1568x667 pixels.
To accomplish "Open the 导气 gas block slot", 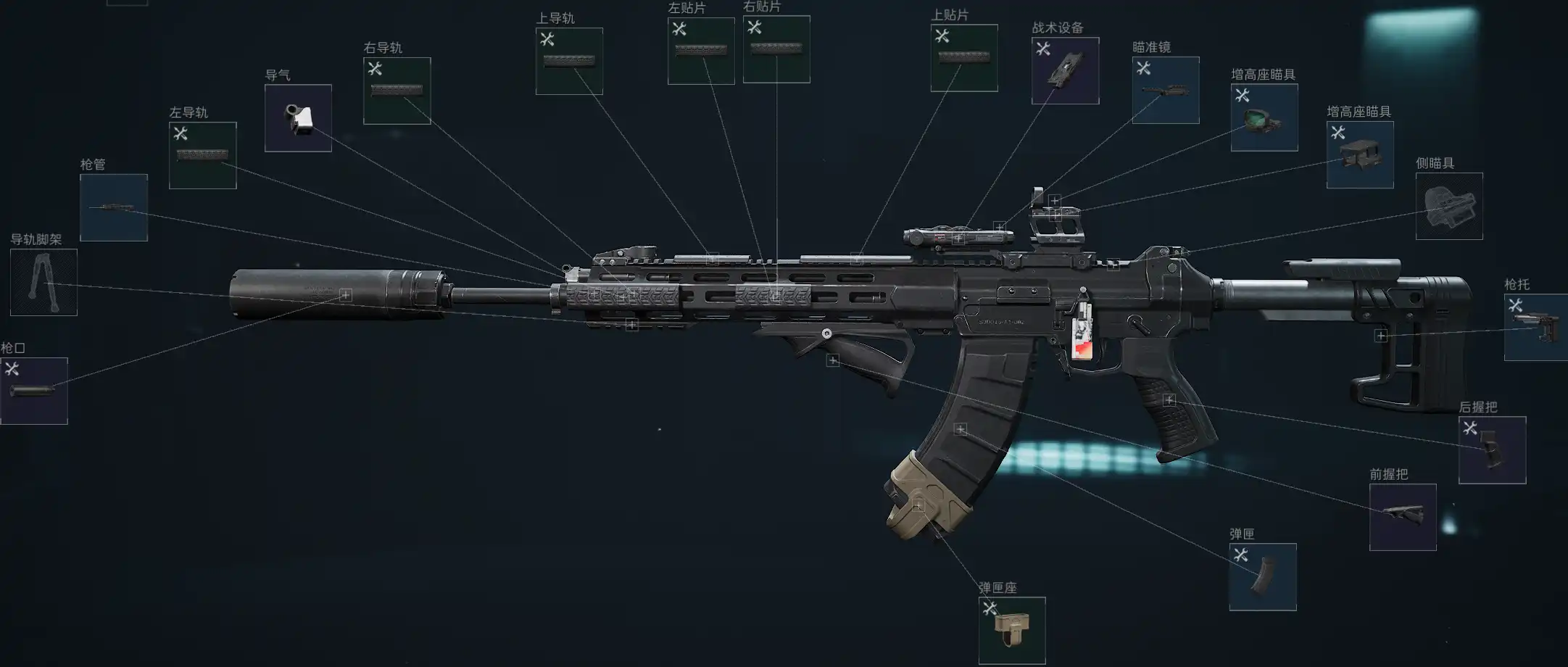I will 298,118.
